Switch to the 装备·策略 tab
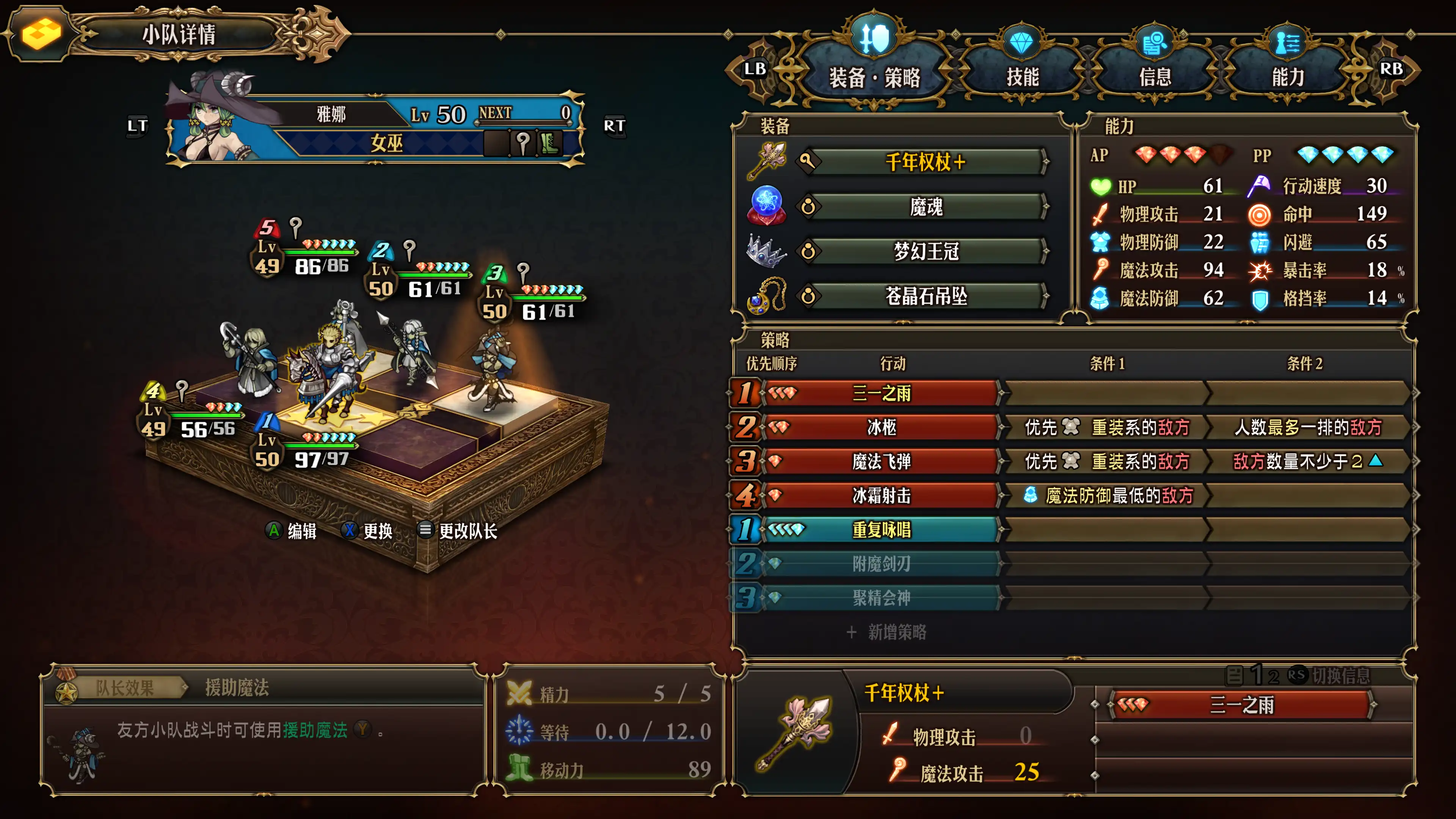 874,76
